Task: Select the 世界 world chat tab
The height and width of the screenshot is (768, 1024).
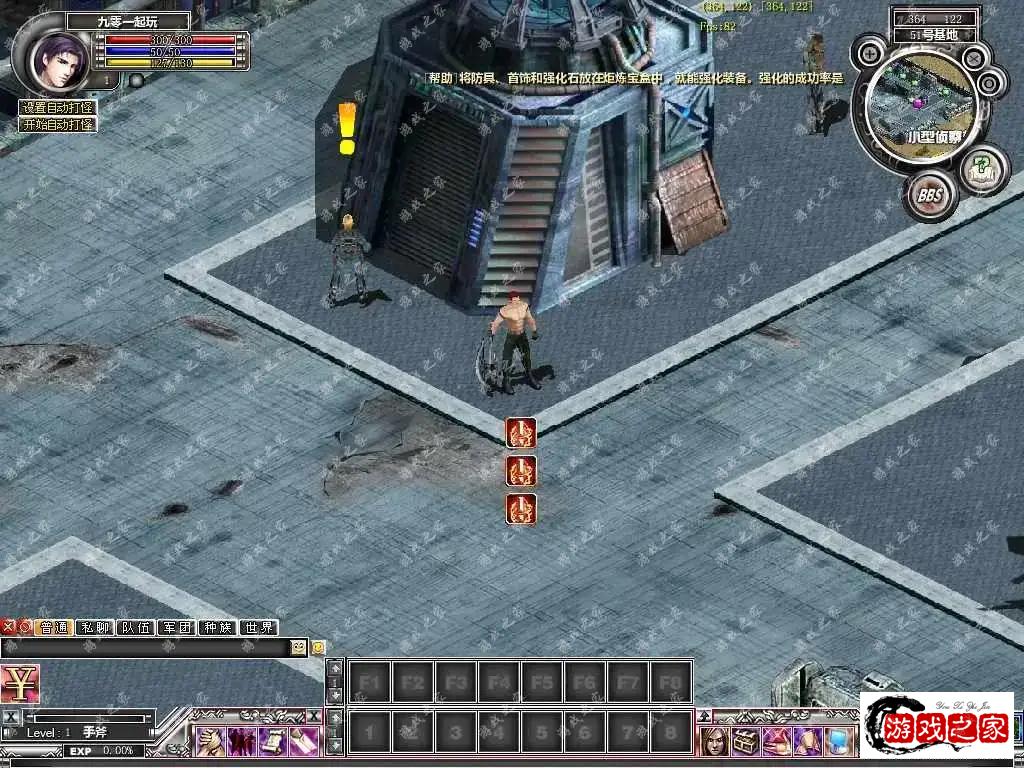Action: 258,628
